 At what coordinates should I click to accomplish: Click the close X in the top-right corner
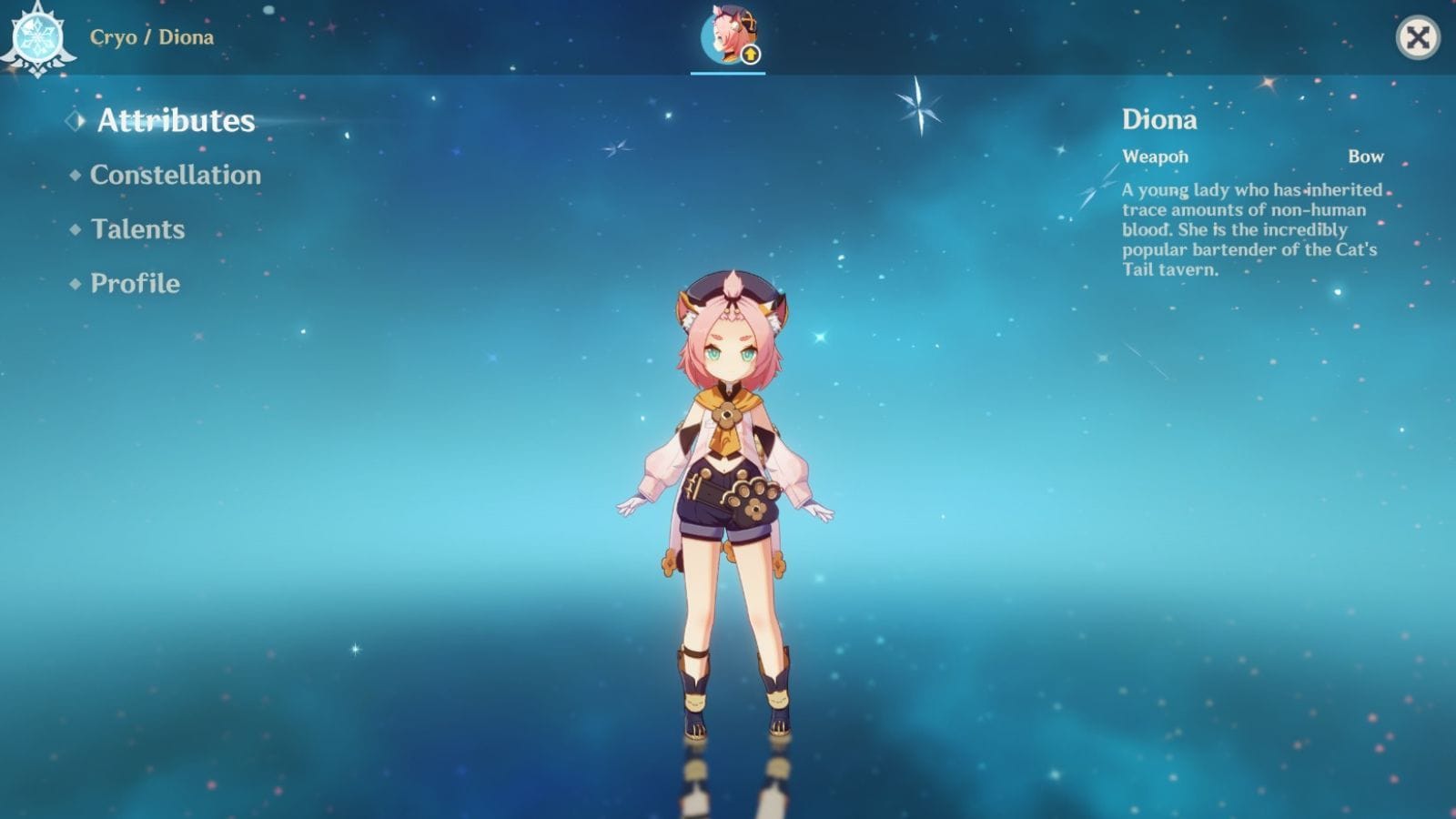(x=1416, y=38)
